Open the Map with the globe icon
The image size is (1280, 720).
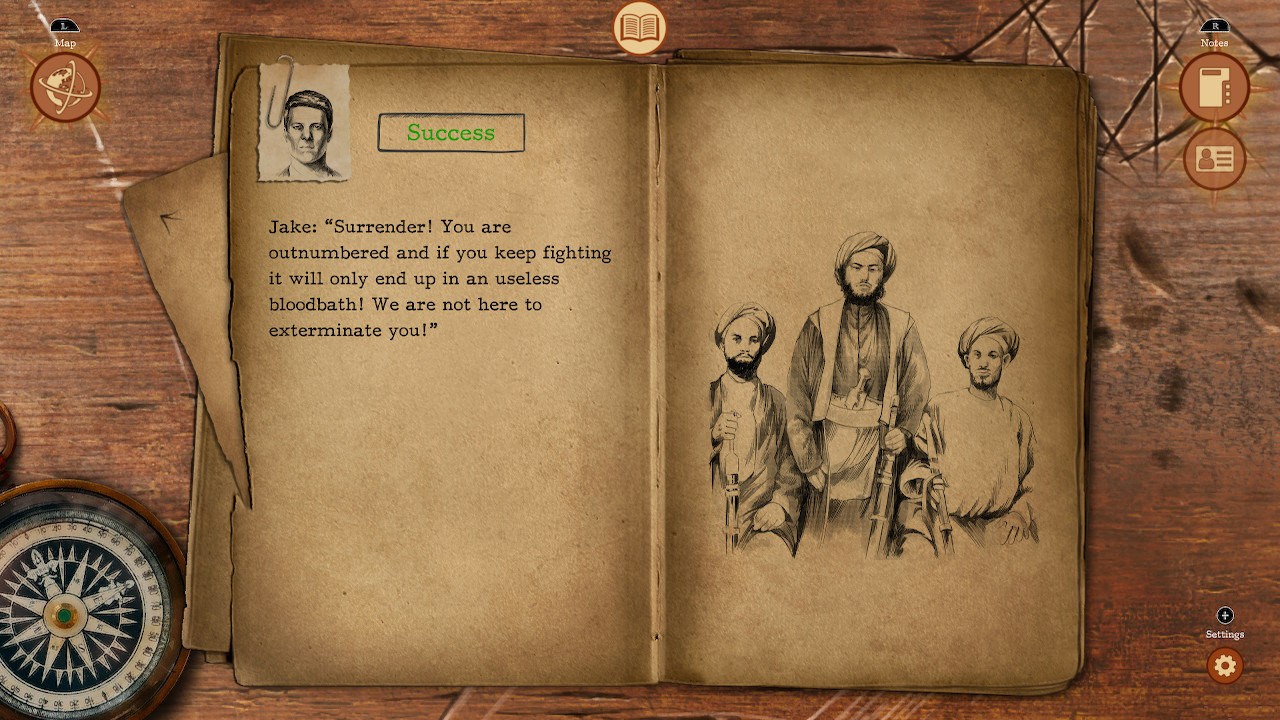64,88
